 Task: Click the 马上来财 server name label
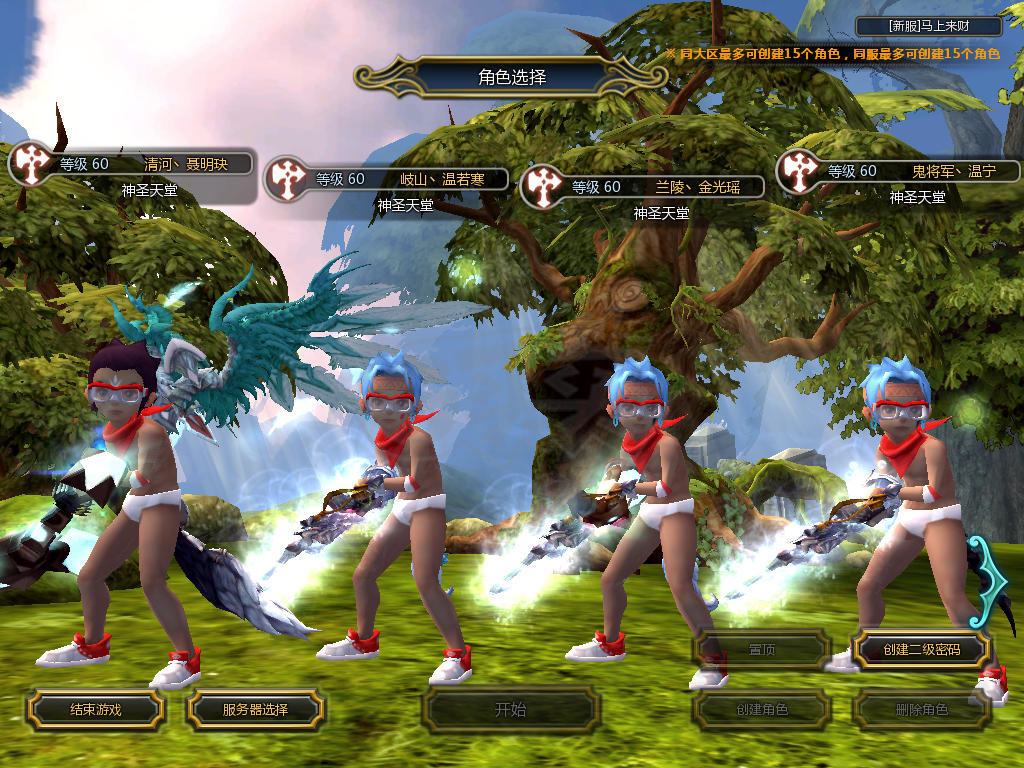[929, 26]
